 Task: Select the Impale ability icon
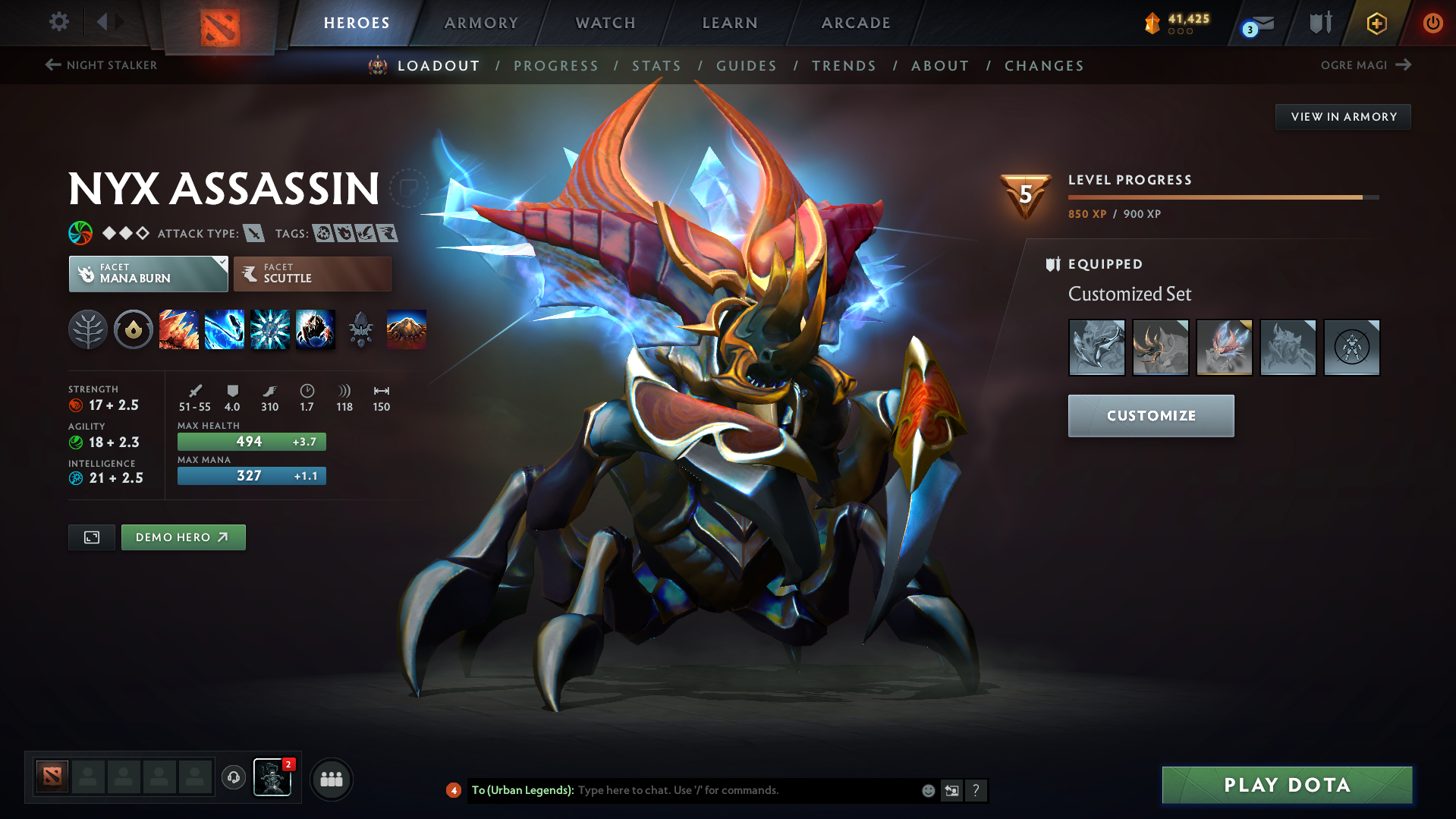pyautogui.click(x=179, y=329)
